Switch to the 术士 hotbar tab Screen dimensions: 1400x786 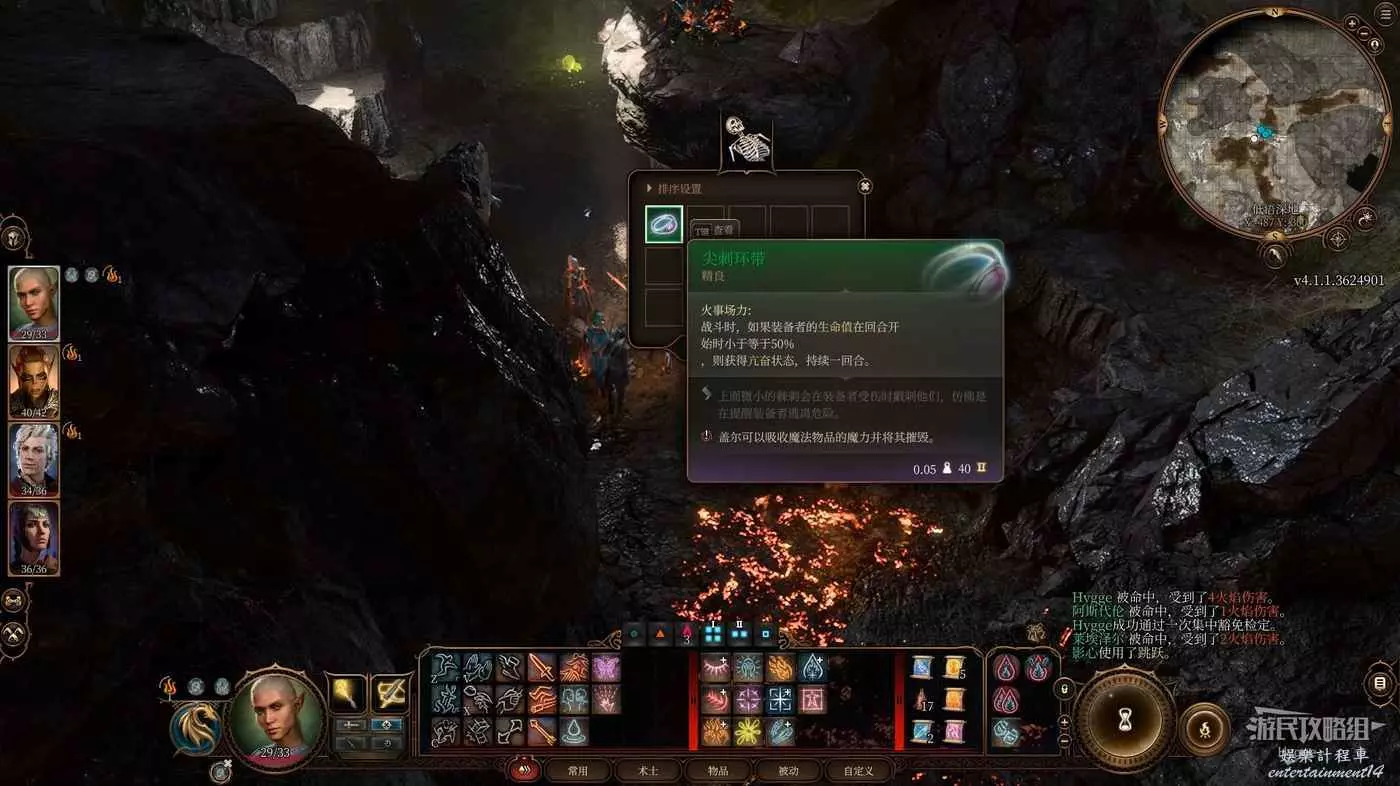(648, 771)
